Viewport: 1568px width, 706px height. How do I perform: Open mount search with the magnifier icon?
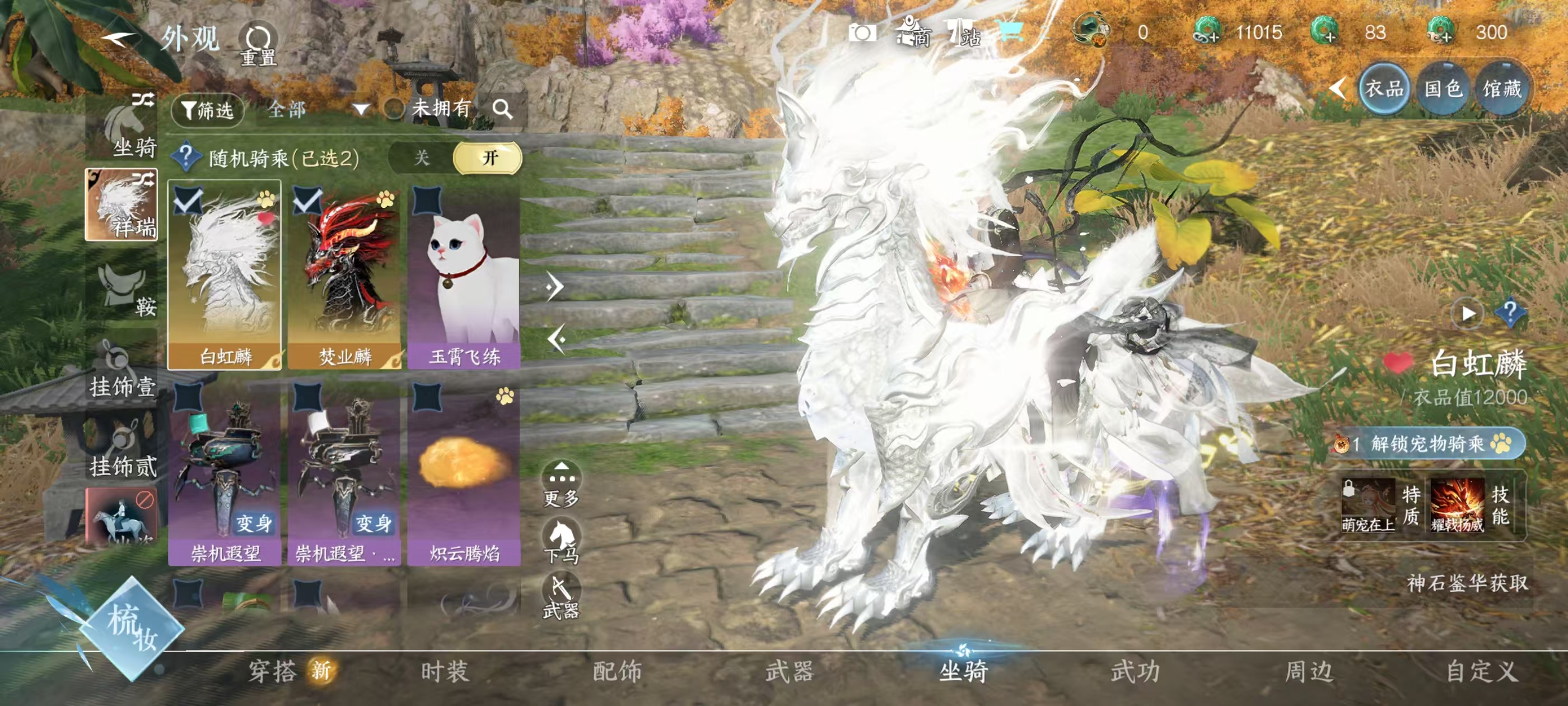coord(502,109)
